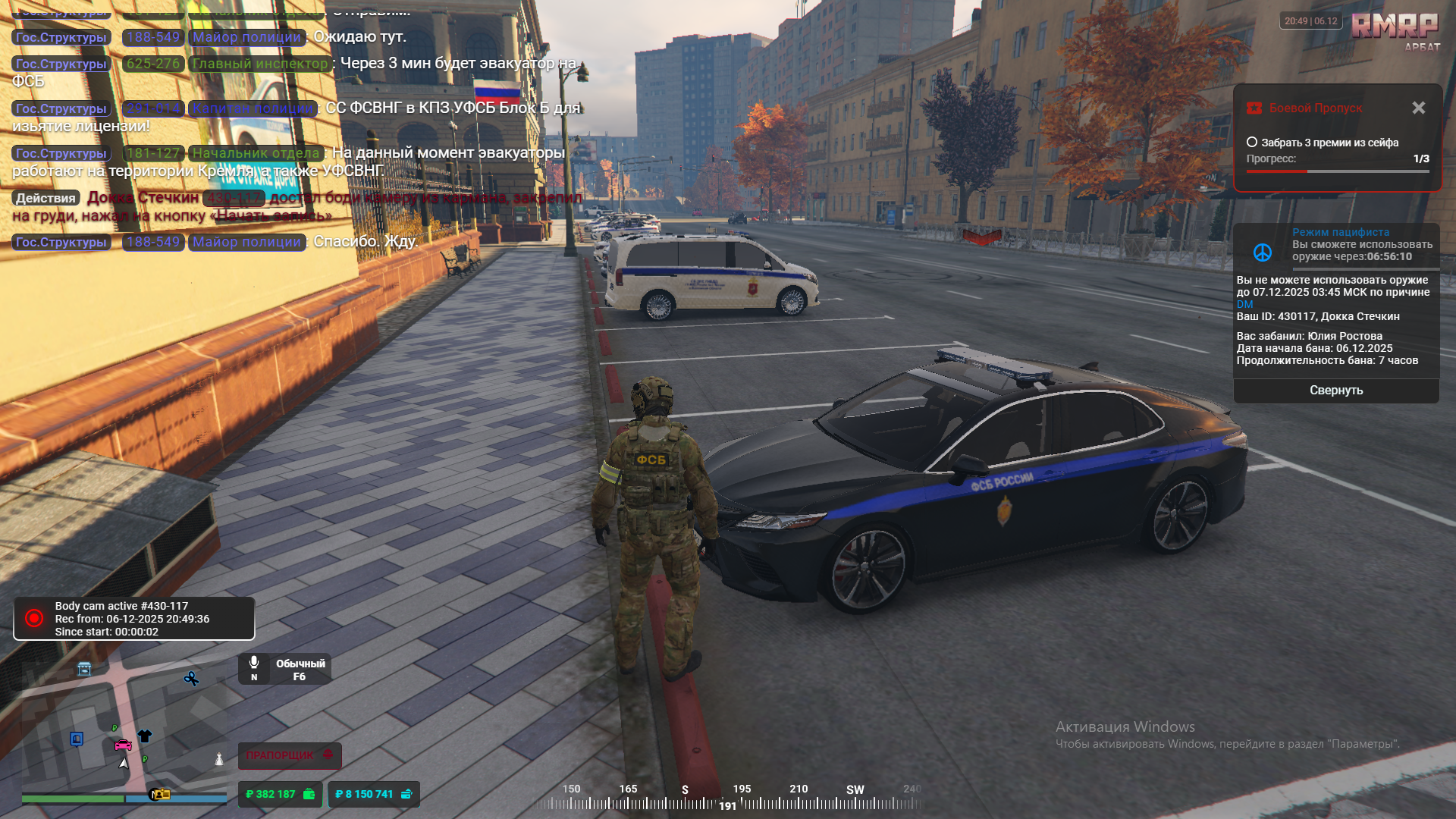This screenshot has width=1456, height=819.
Task: Click the red body cam recording indicator
Action: click(34, 618)
